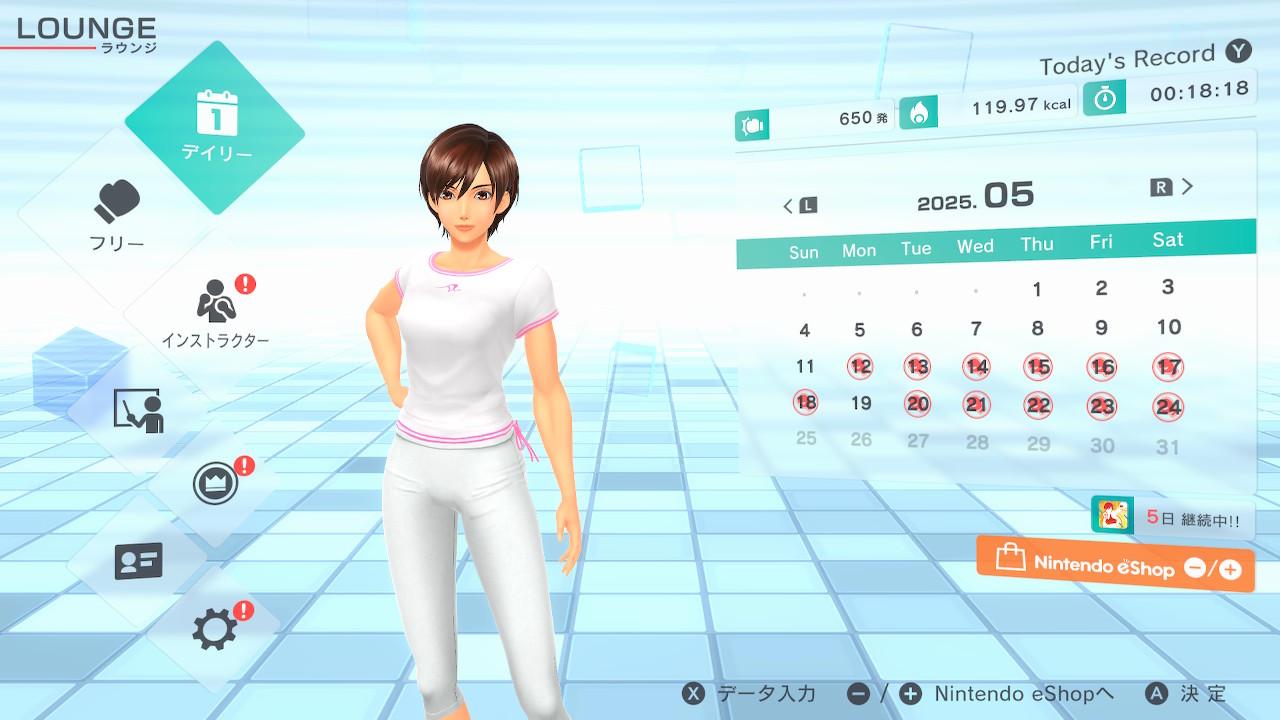Pick May 19 on the calendar

coord(861,404)
